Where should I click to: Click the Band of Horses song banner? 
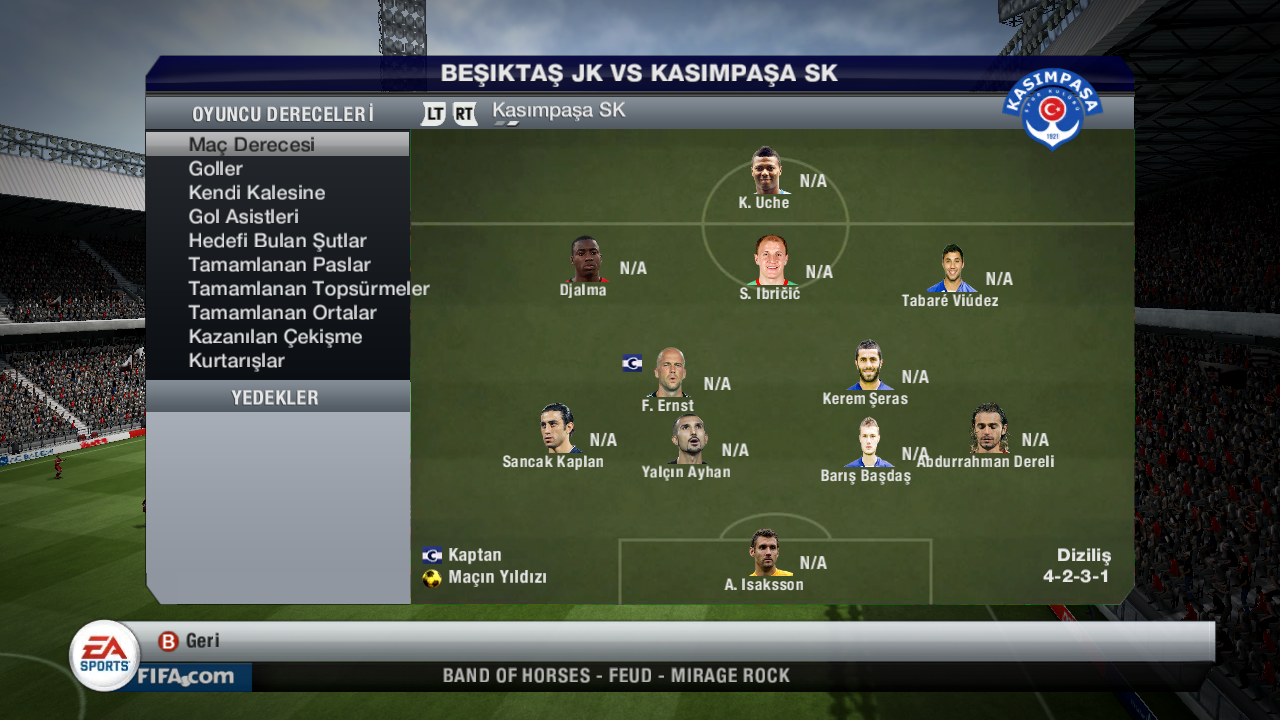tap(616, 675)
